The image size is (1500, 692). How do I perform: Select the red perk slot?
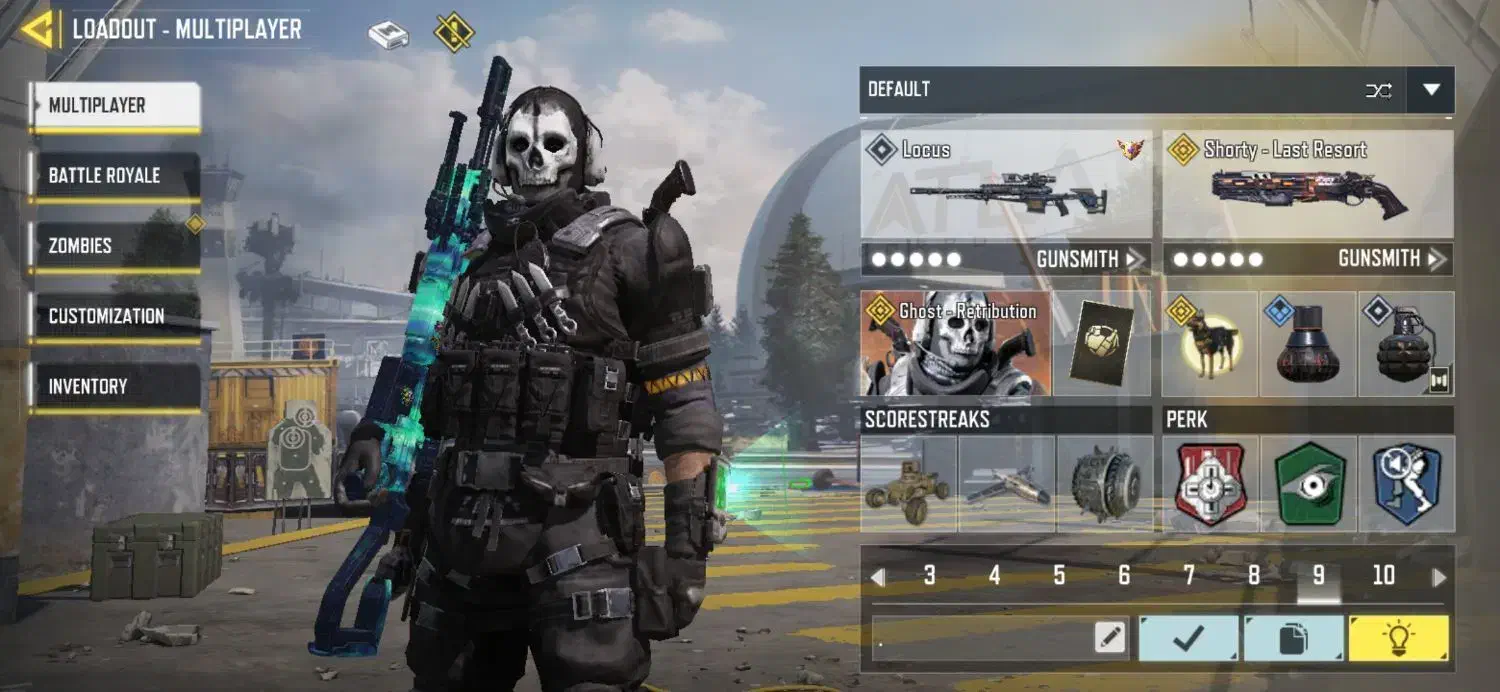coord(1211,484)
